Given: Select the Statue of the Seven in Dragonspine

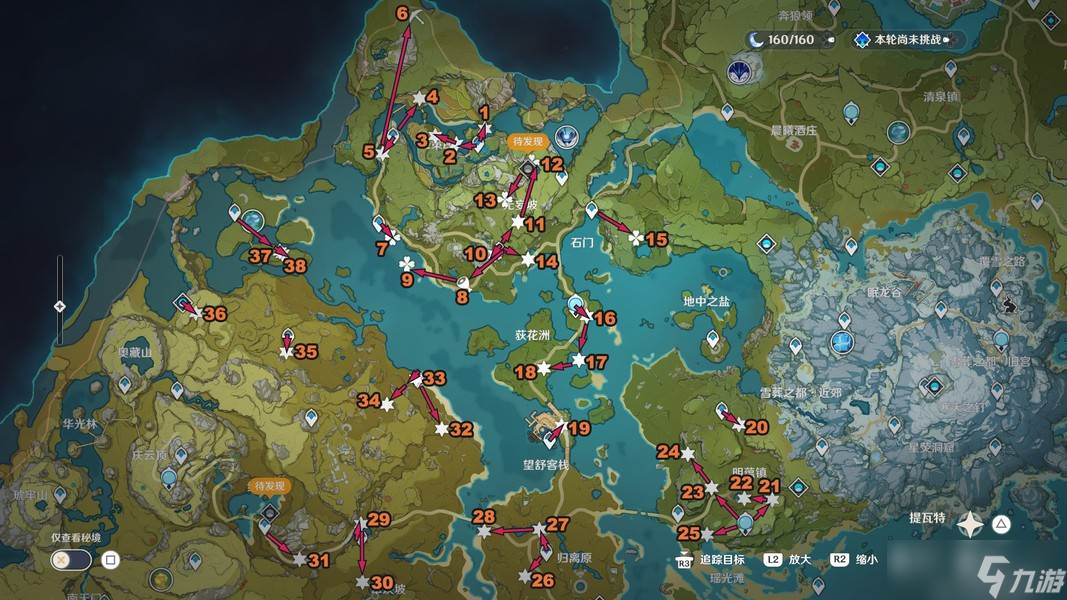Looking at the screenshot, I should tap(842, 344).
